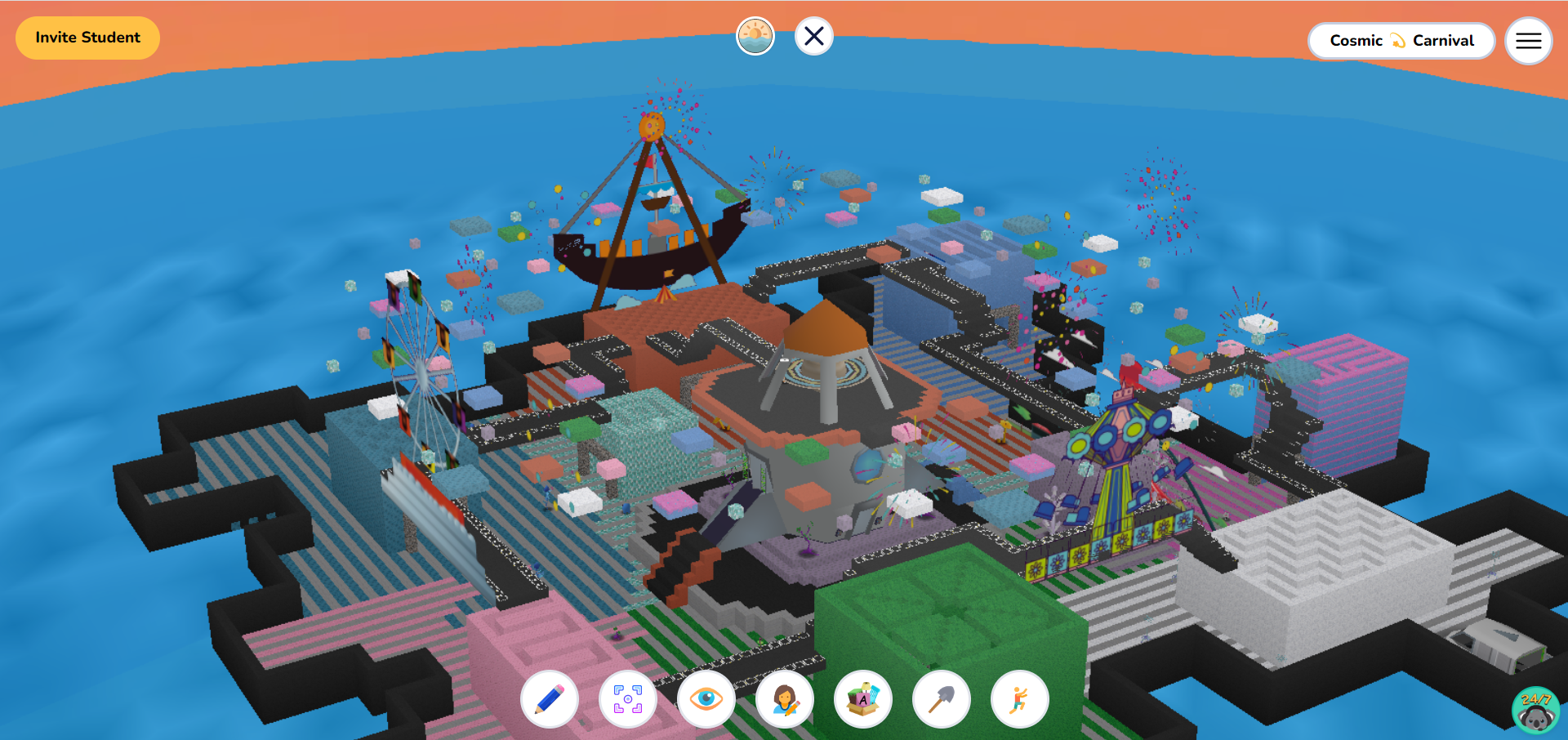Image resolution: width=1568 pixels, height=740 pixels.
Task: Select the pencil drawing tool
Action: click(x=549, y=699)
